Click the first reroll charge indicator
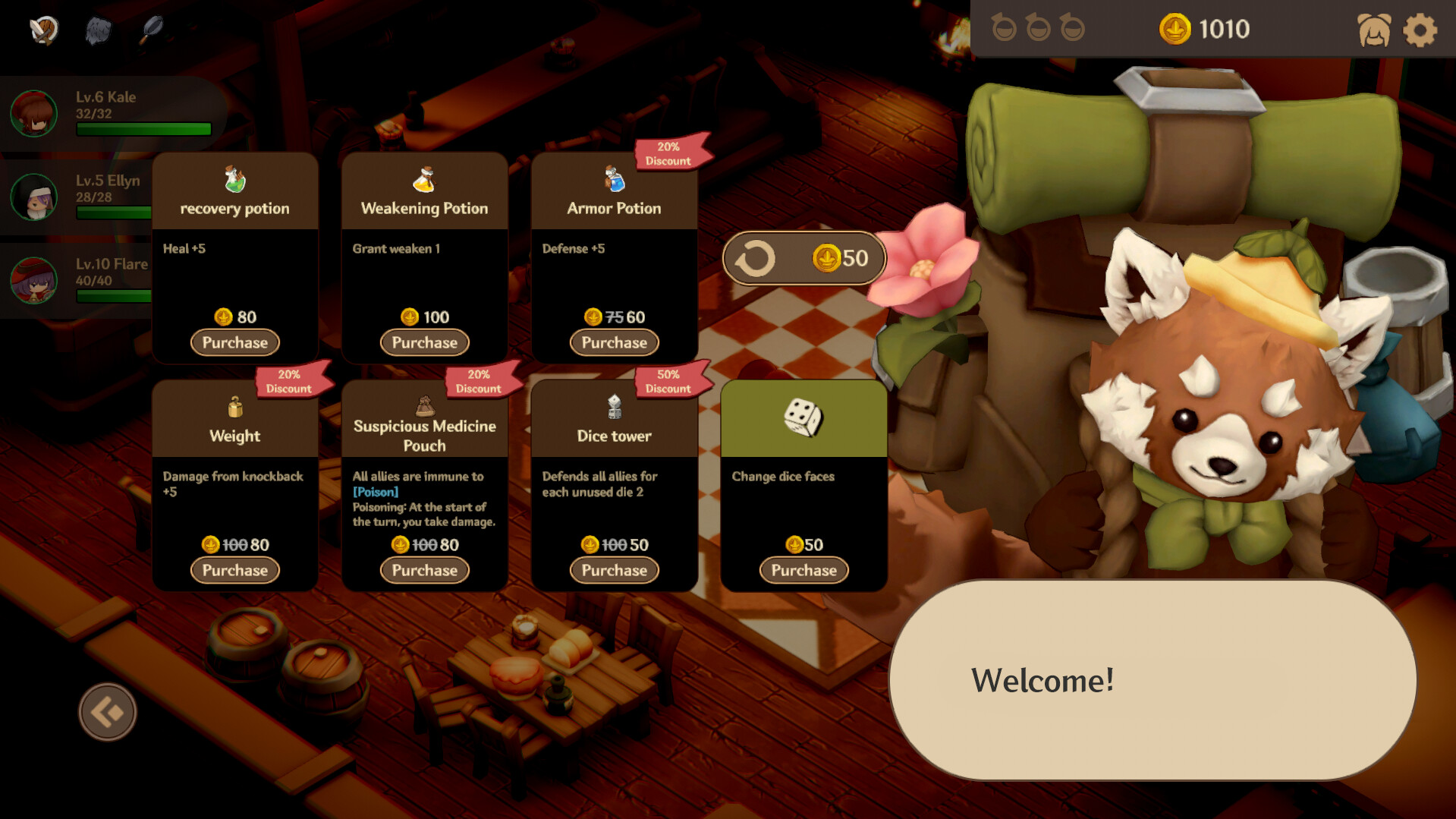This screenshot has height=819, width=1456. [x=1005, y=28]
